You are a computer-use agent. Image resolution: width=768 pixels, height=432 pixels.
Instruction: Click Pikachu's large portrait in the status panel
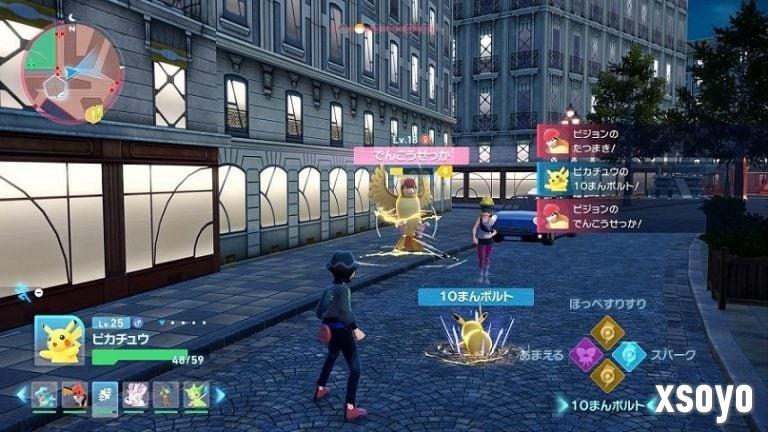tap(60, 340)
